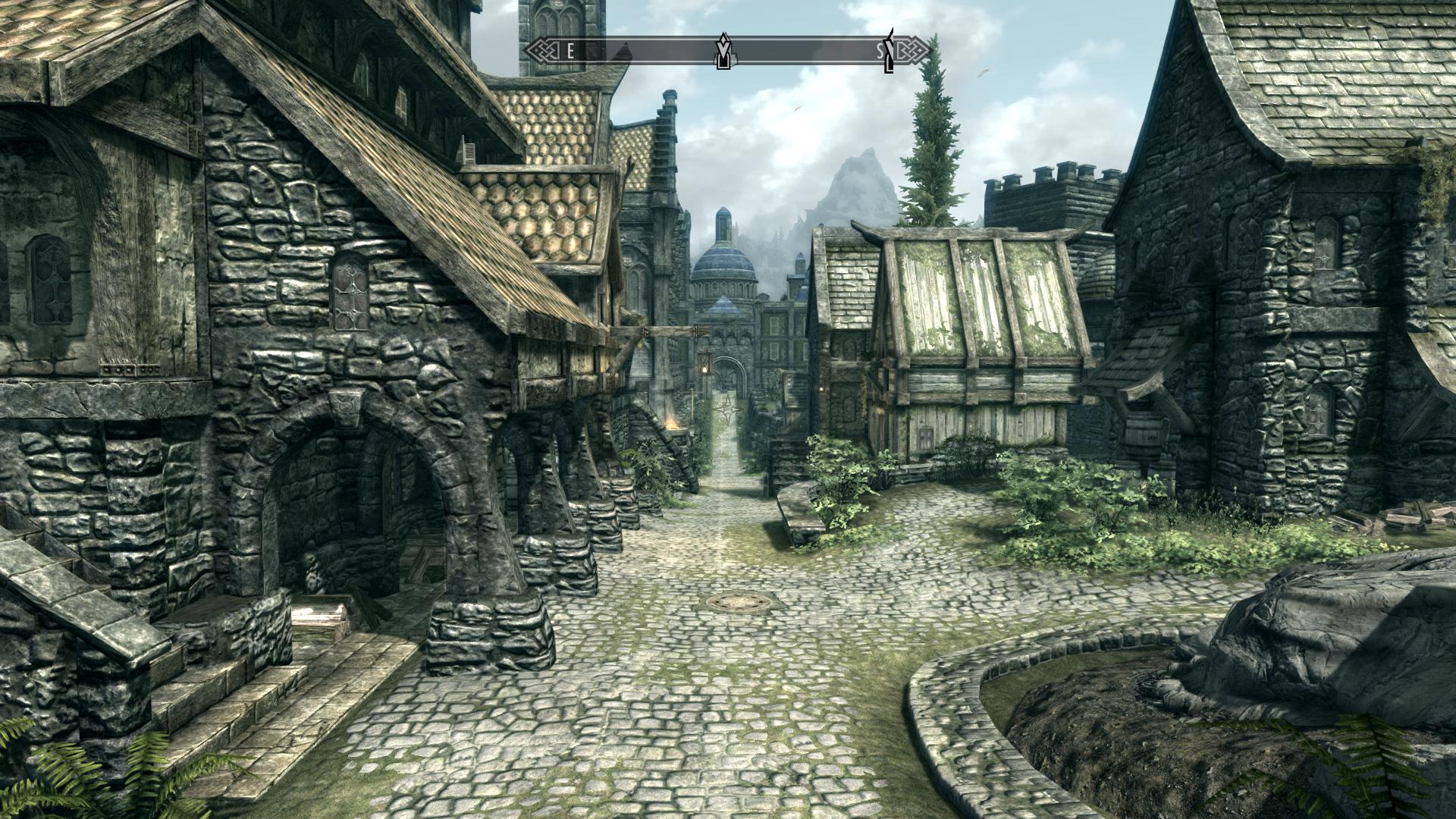Click the S heading on the compass

point(880,51)
